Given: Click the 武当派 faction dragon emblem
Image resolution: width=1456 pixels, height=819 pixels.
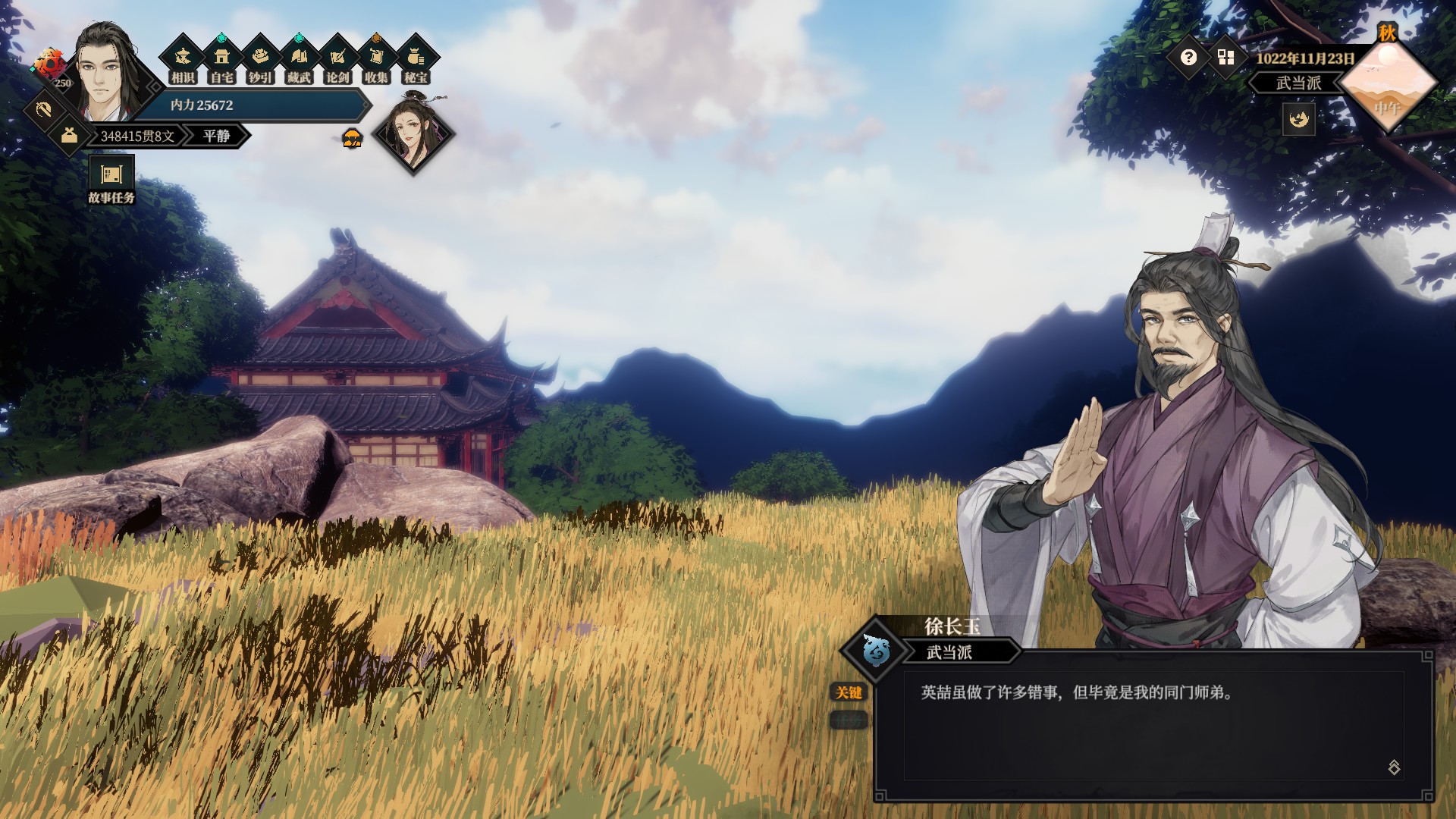Looking at the screenshot, I should (877, 650).
